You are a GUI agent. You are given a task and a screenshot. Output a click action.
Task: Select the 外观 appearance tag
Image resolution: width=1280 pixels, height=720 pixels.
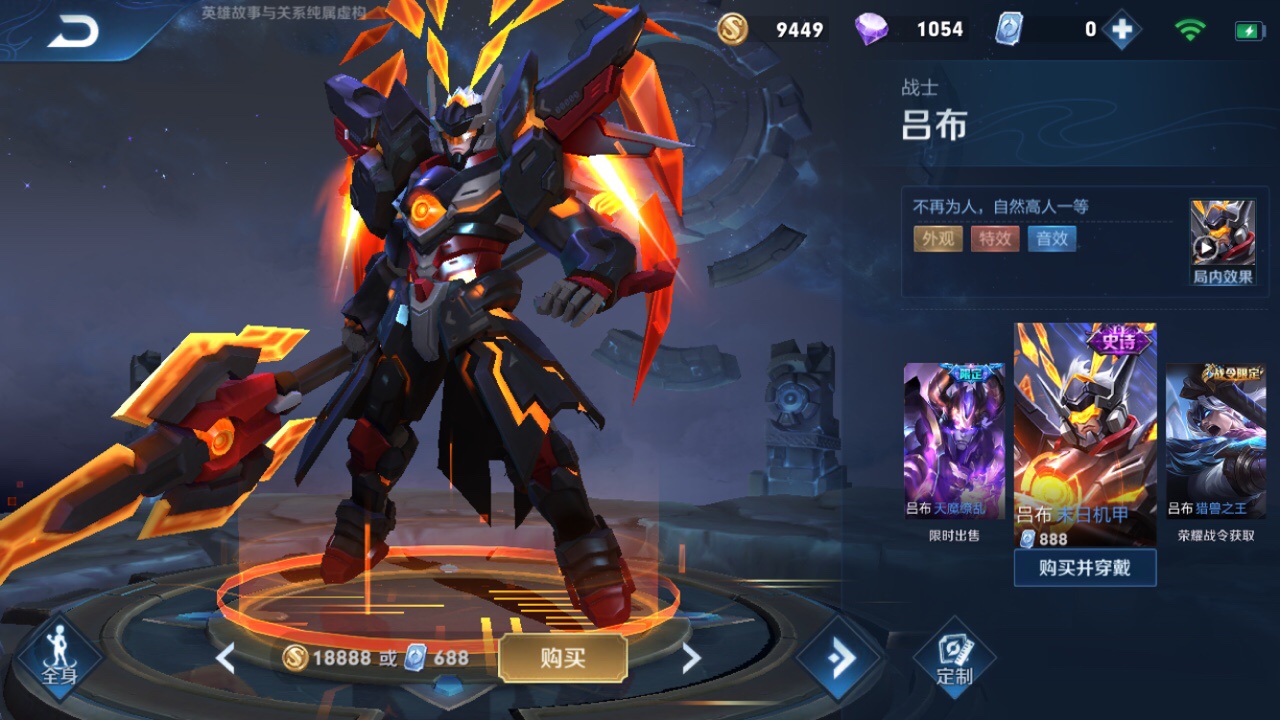[x=937, y=239]
